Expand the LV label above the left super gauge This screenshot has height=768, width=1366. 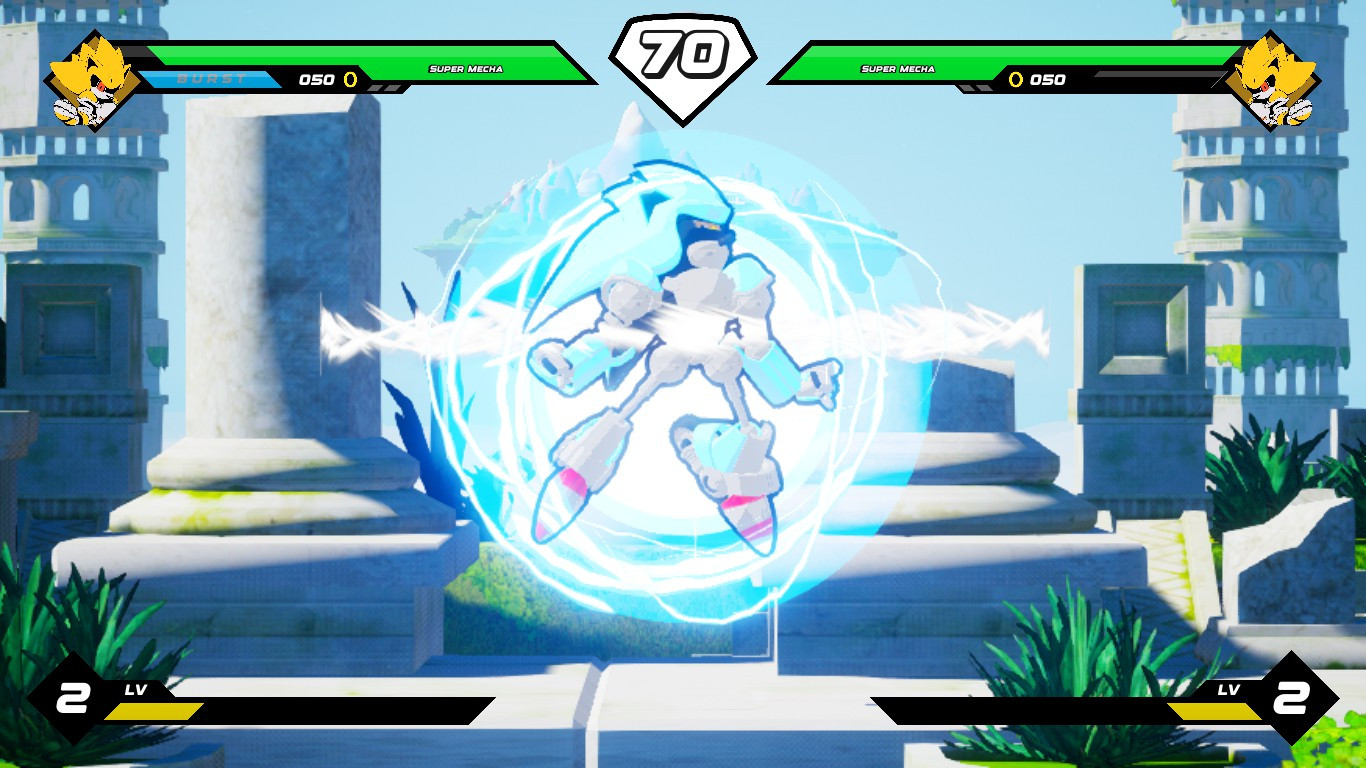pos(137,689)
